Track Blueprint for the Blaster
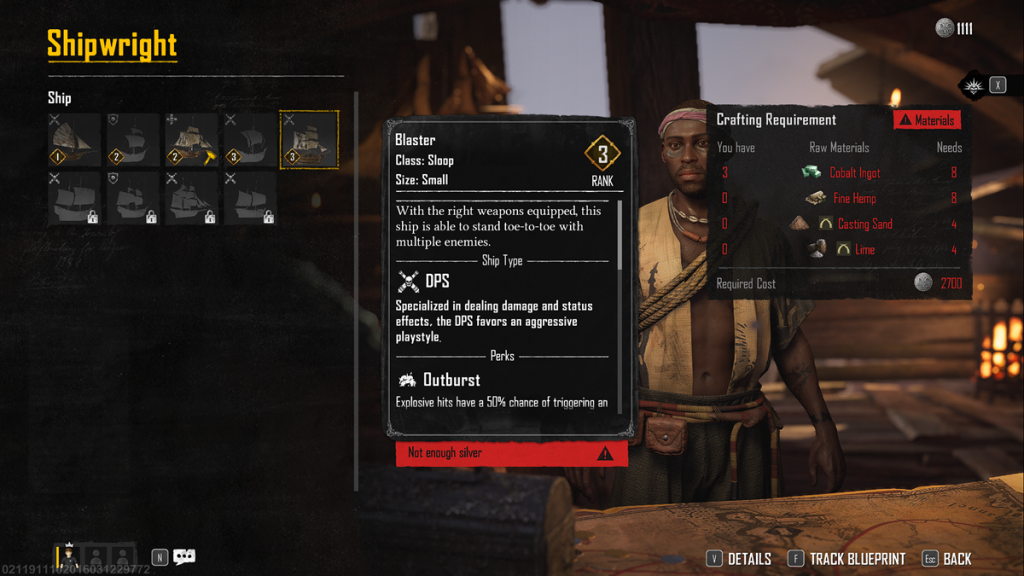Image resolution: width=1024 pixels, height=576 pixels. pyautogui.click(x=846, y=559)
